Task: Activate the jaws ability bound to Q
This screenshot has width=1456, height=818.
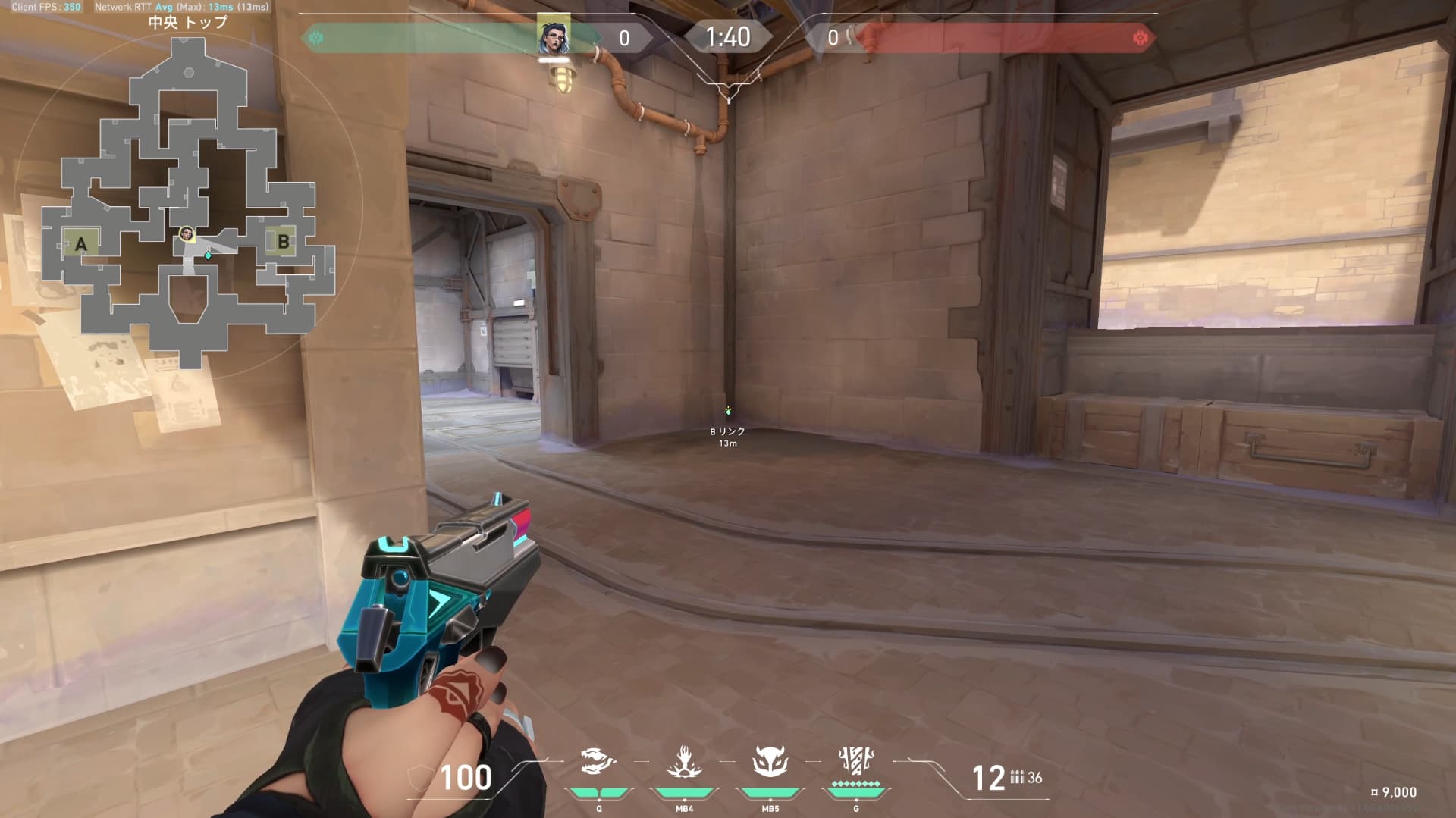Action: [x=598, y=762]
